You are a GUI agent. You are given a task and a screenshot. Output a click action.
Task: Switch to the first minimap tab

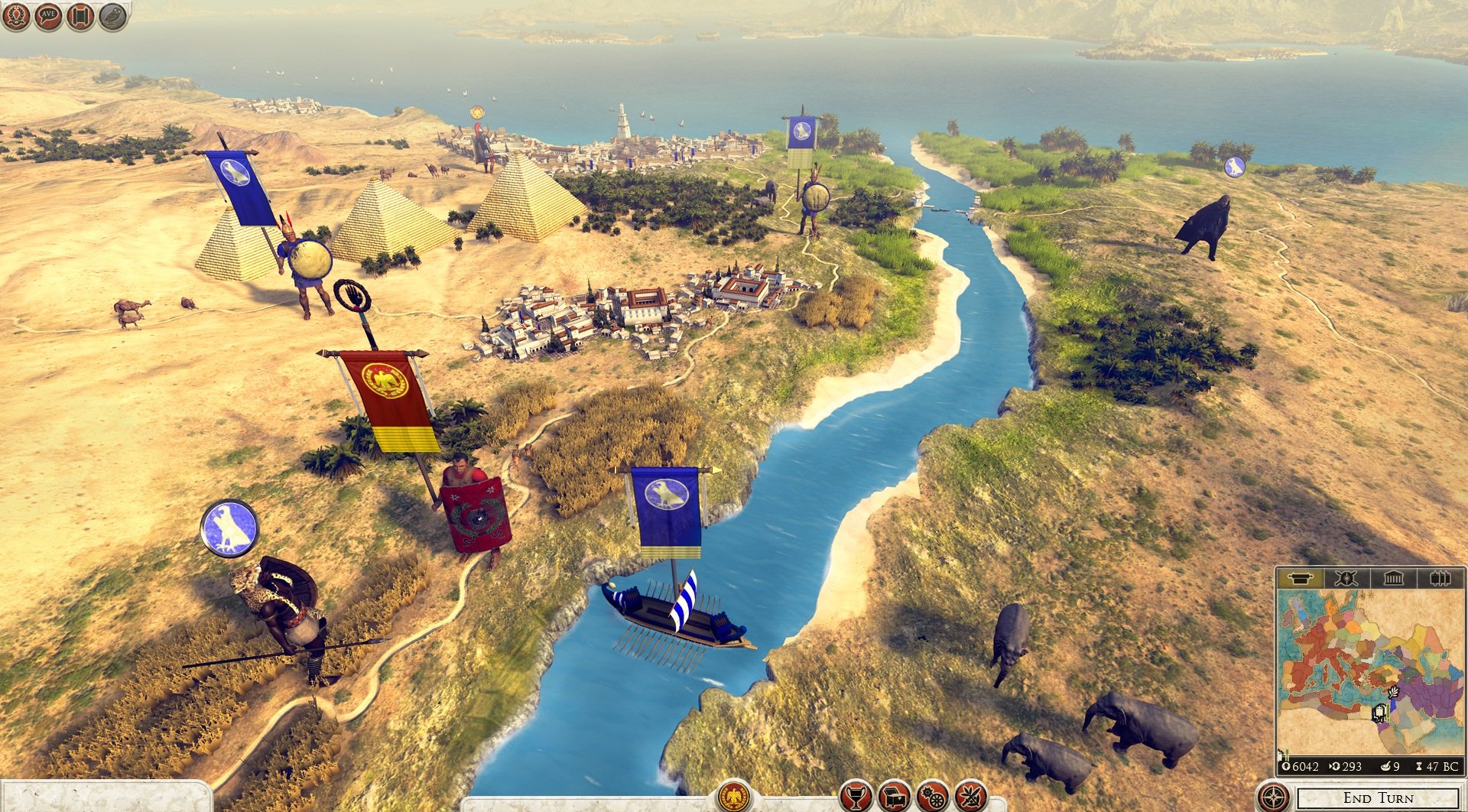1301,578
